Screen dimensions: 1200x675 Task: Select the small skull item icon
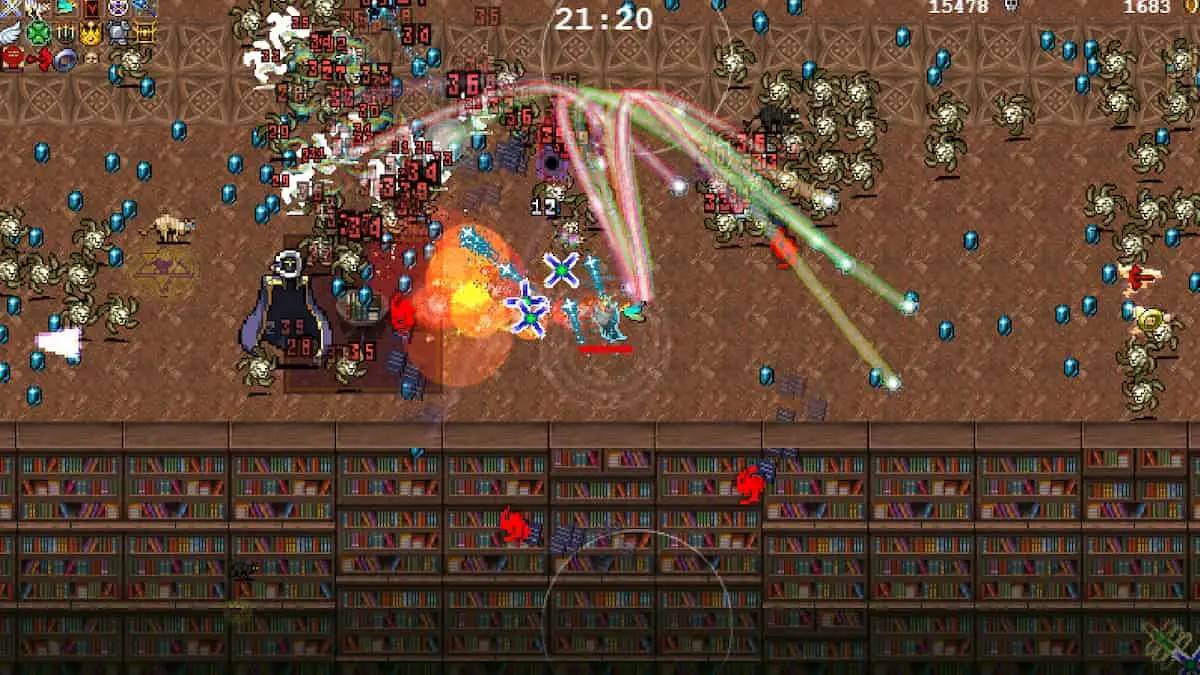[x=91, y=59]
